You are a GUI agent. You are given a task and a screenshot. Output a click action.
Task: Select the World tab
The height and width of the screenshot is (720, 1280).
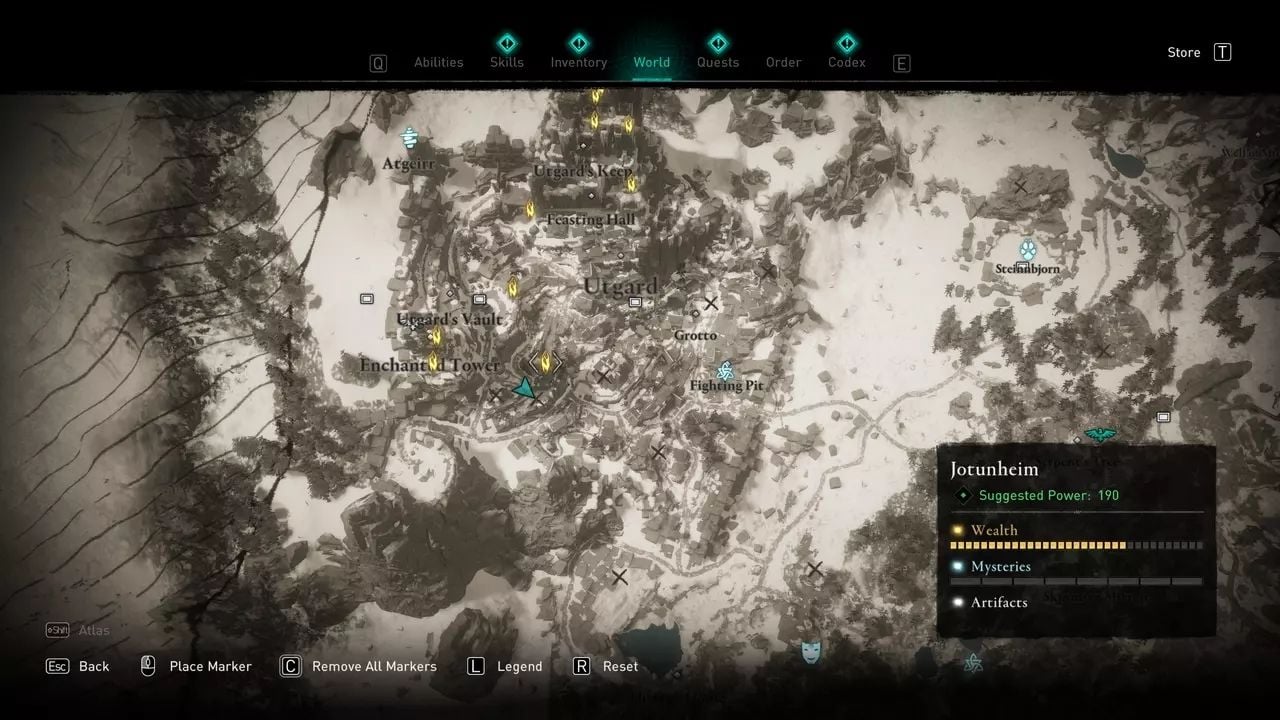[x=651, y=62]
